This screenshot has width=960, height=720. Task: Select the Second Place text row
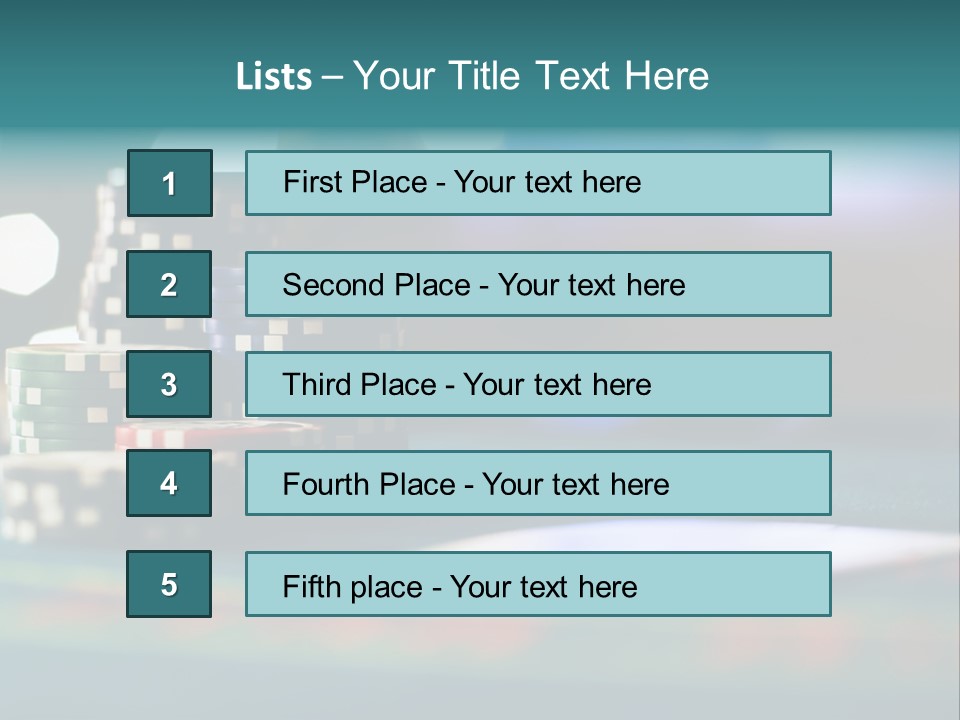tap(538, 284)
